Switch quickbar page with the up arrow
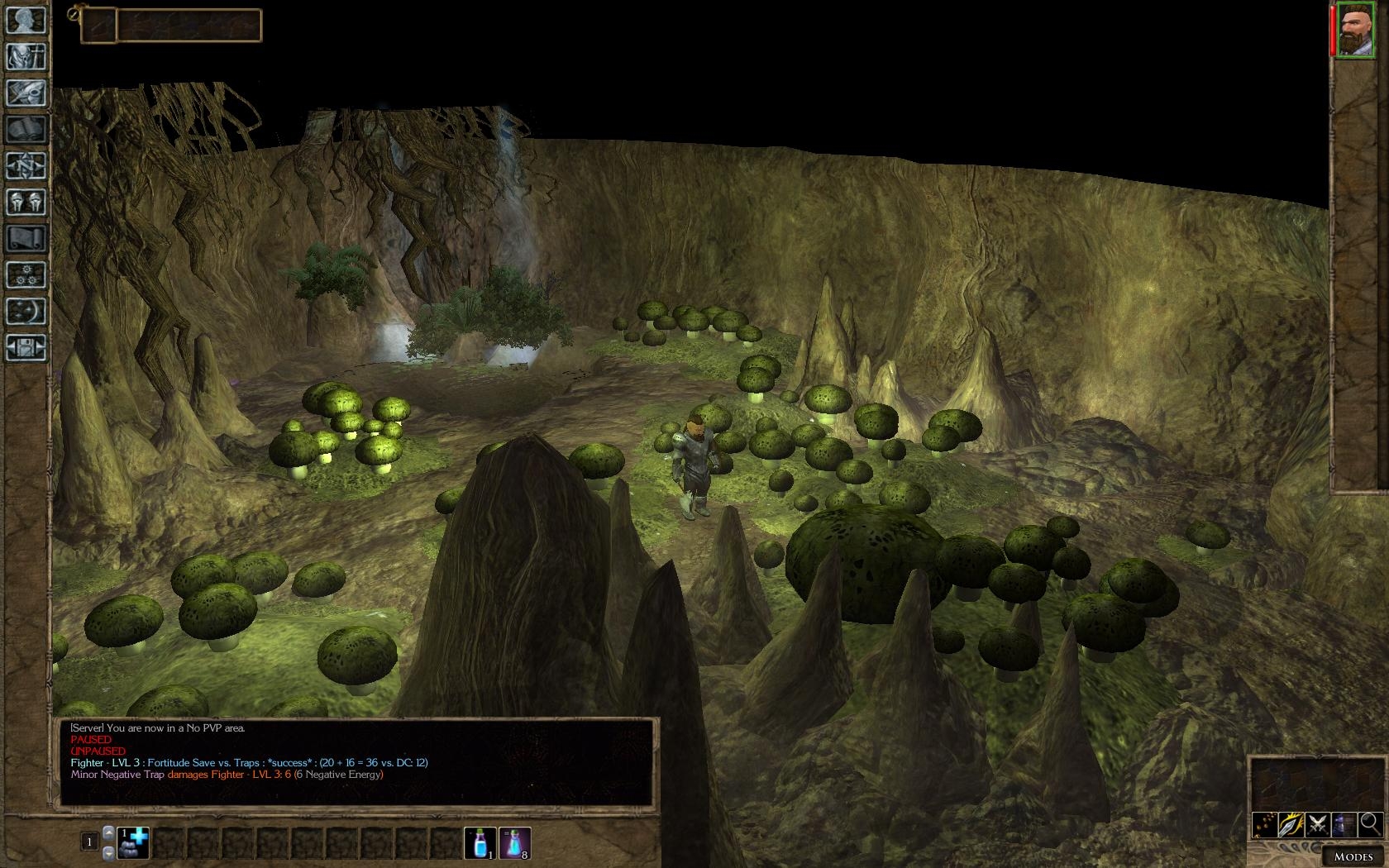 point(108,832)
